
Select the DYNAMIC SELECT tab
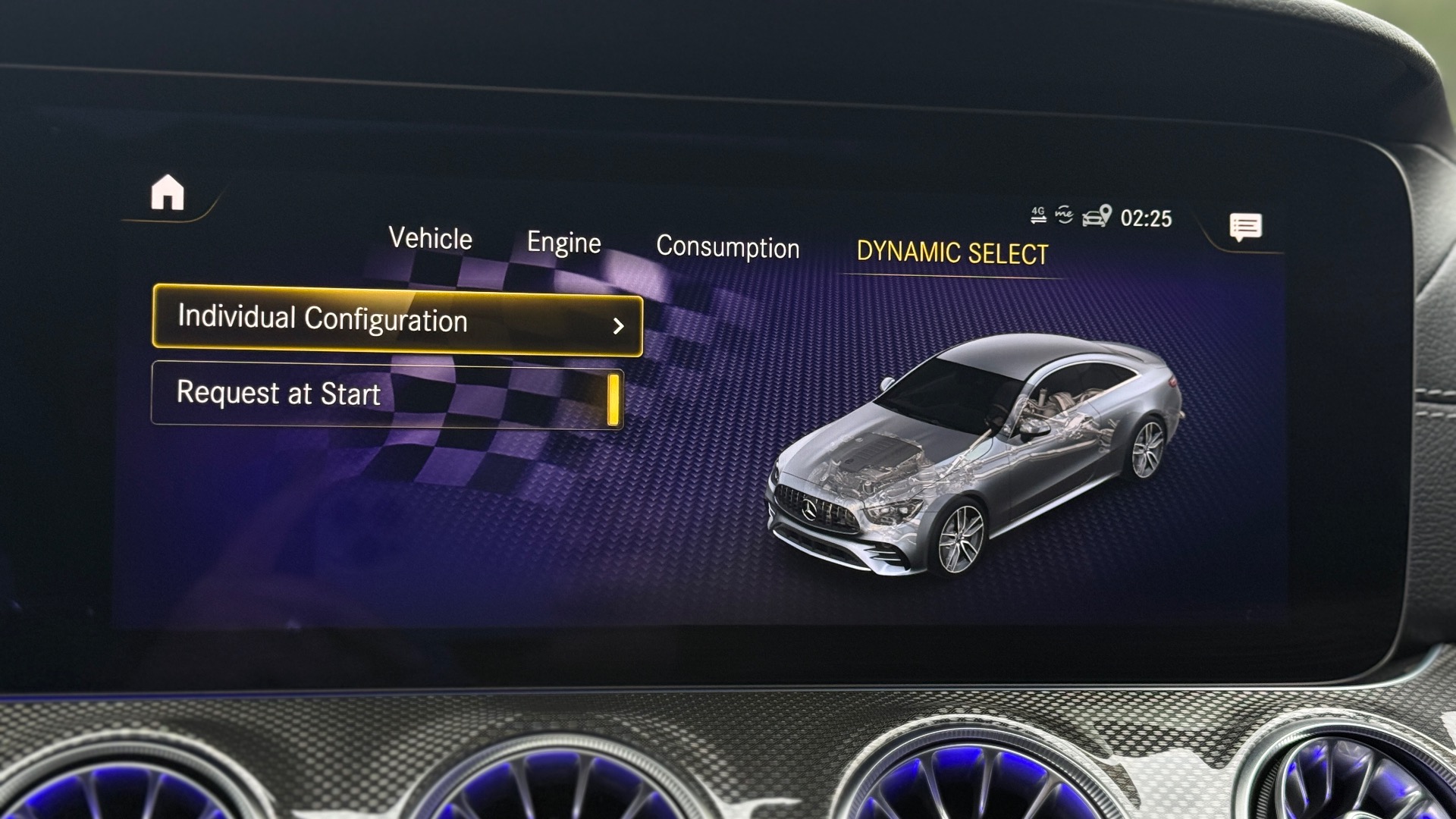click(x=952, y=253)
